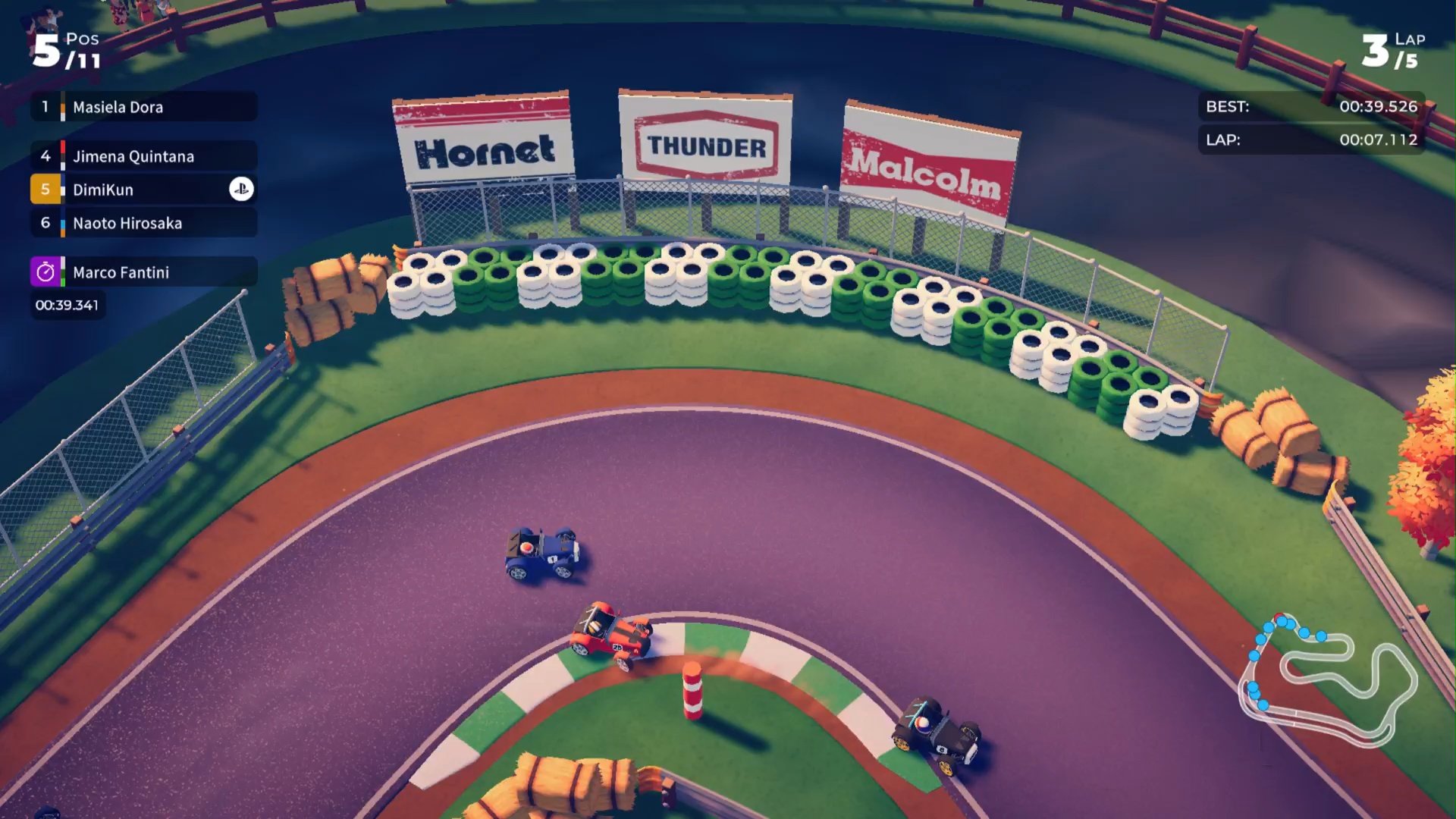Click the 00:39.341 time readout
Viewport: 1456px width, 819px height.
(67, 305)
